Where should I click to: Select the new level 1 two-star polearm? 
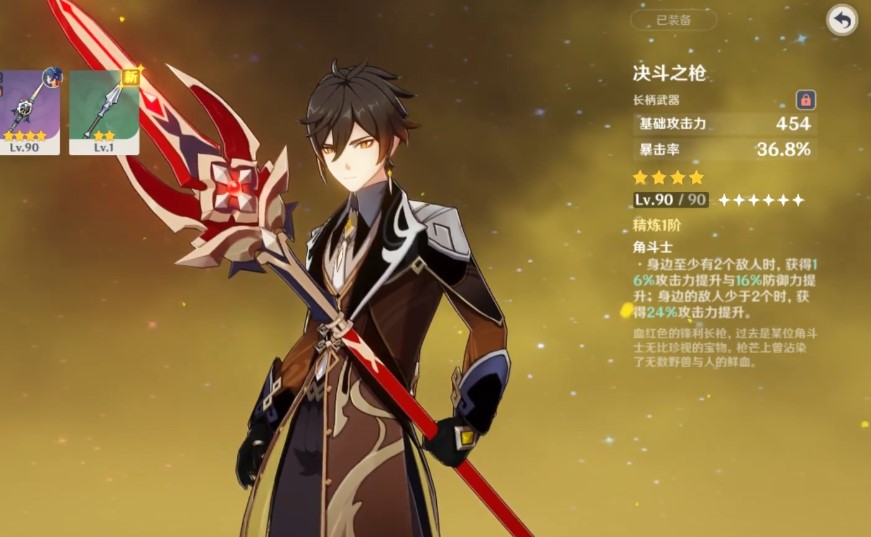103,112
